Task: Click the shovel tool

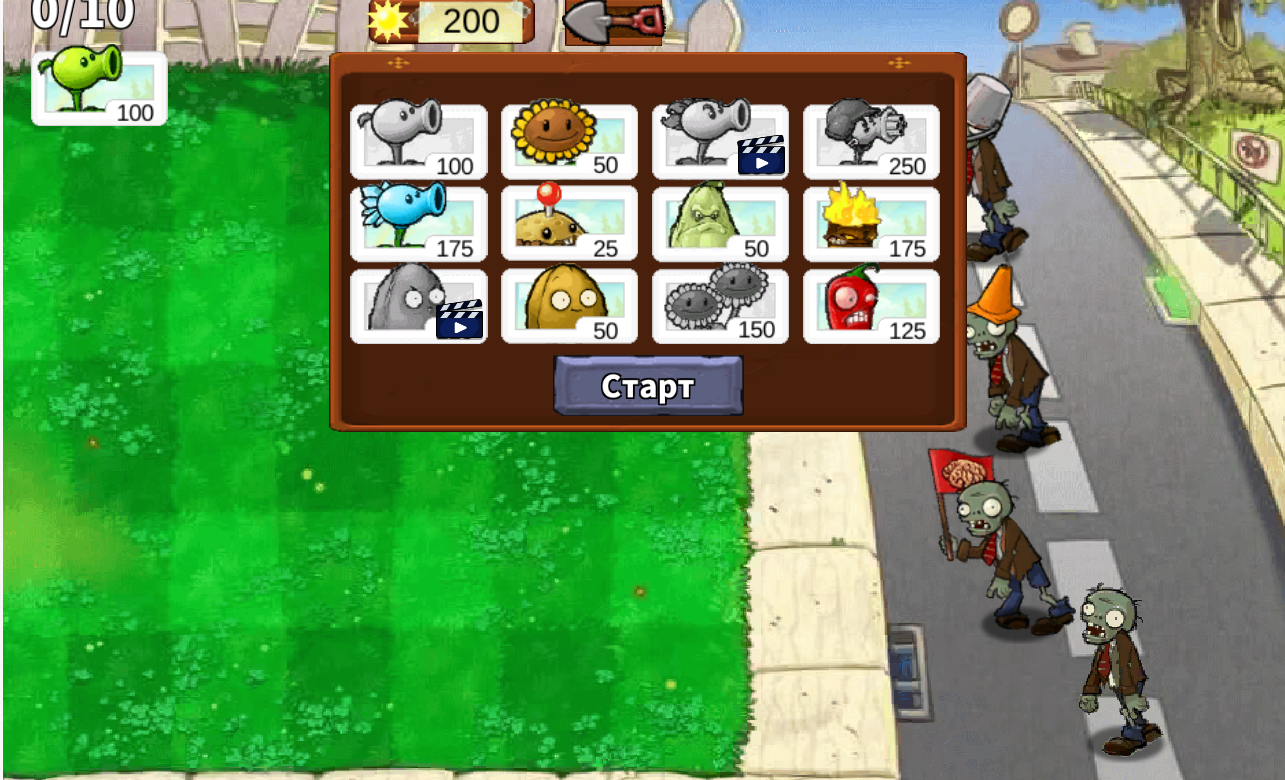Action: [614, 21]
